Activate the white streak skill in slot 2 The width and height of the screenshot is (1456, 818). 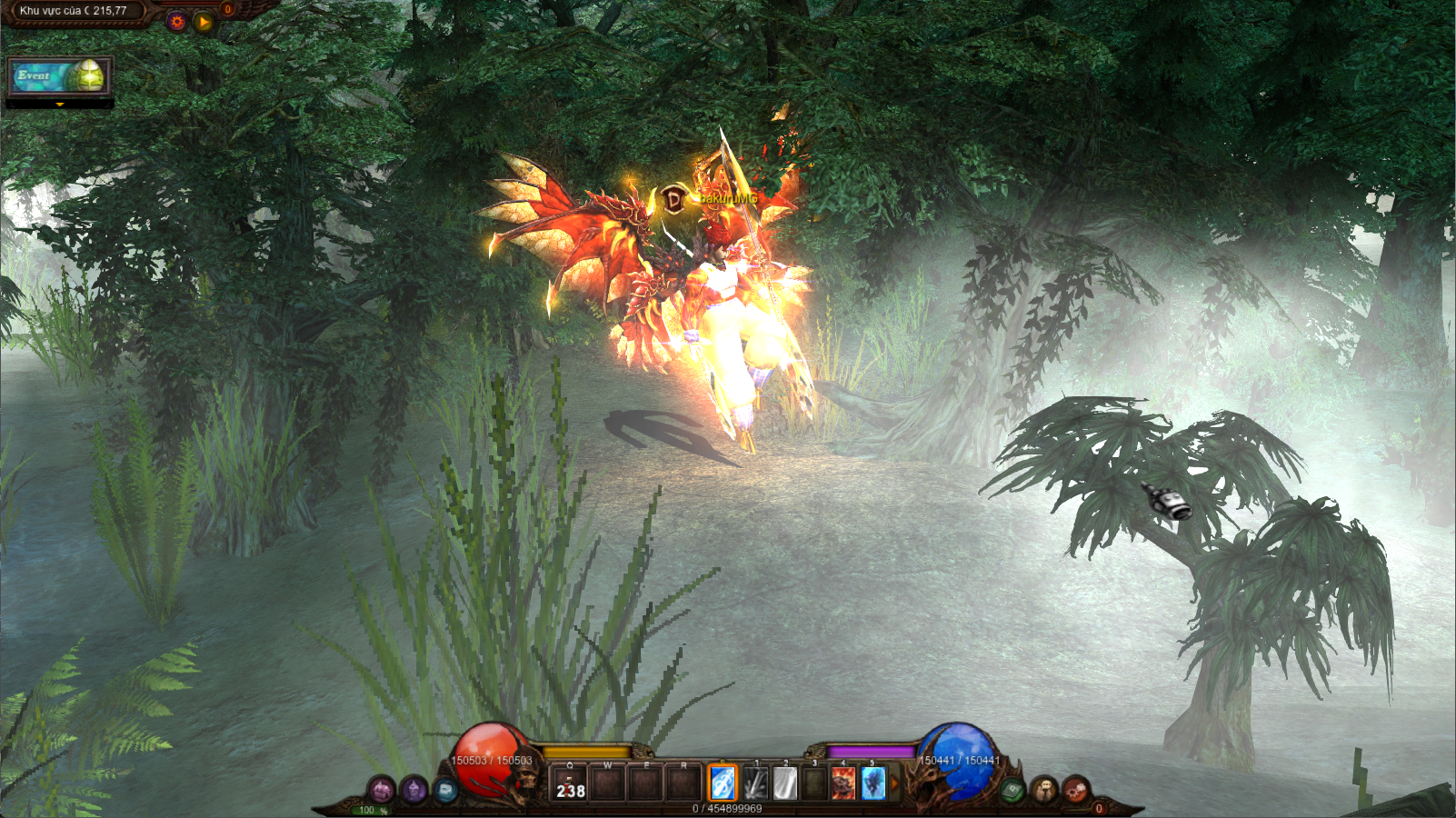(x=785, y=783)
